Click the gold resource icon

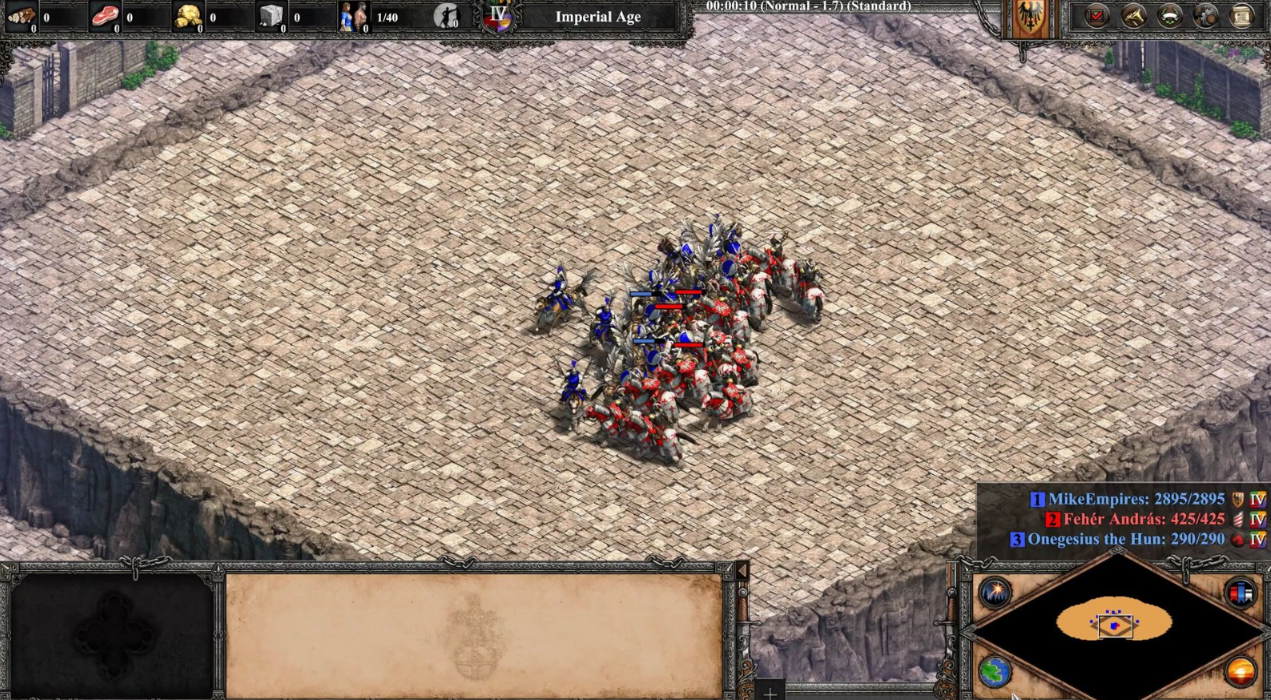pos(187,16)
